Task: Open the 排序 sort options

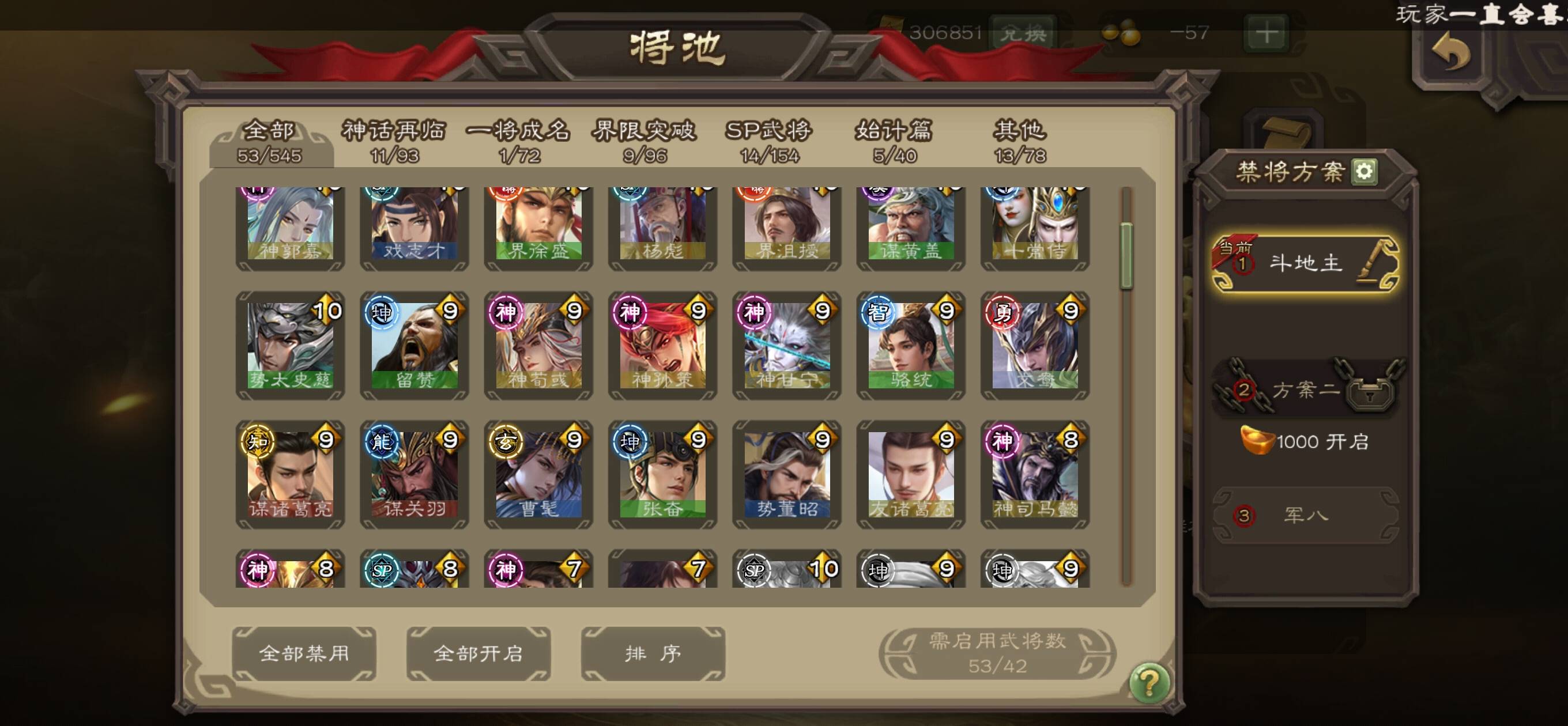Action: click(653, 653)
